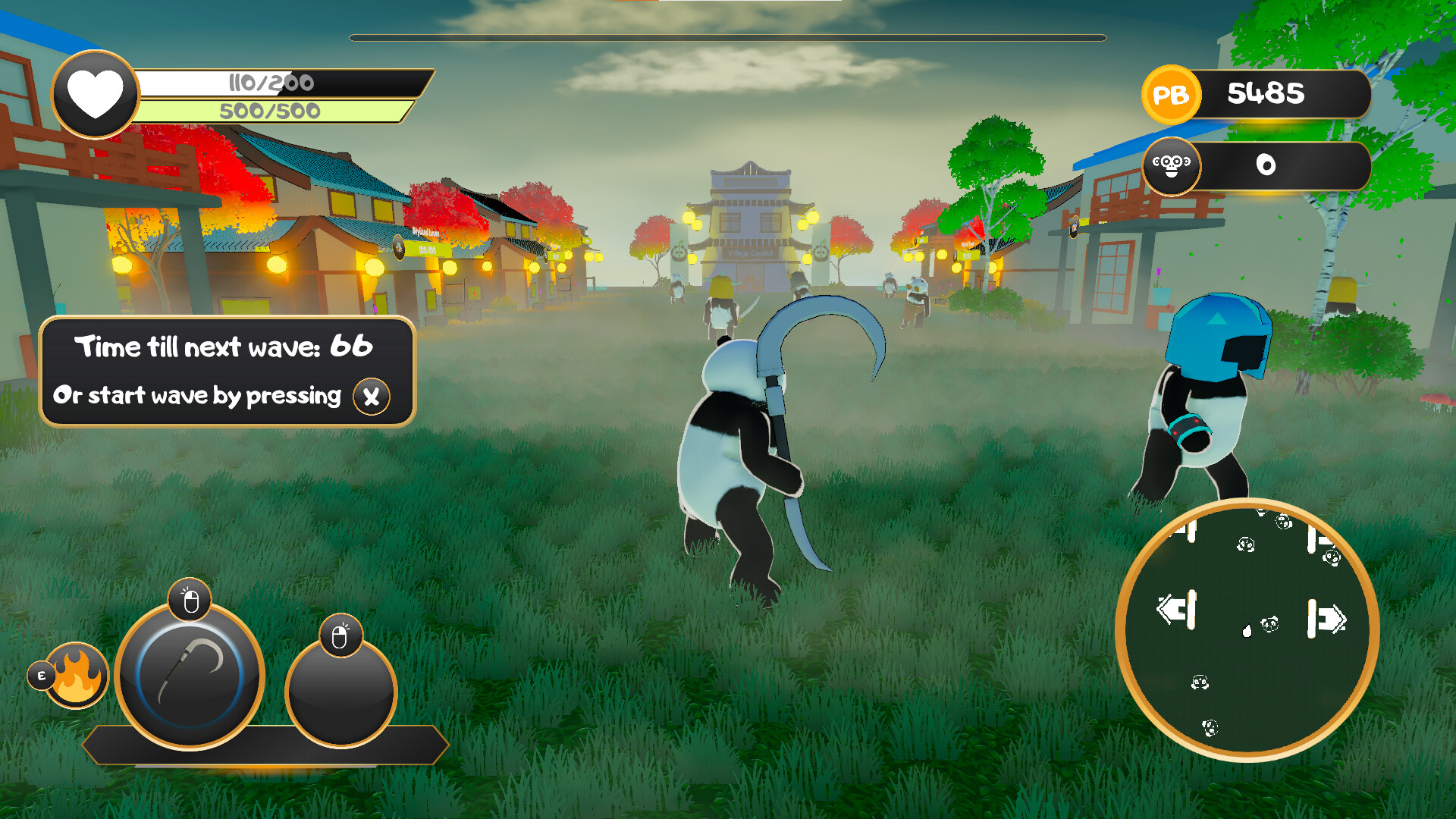Click the heart health icon
Screen dimensions: 1456x819
coord(96,95)
